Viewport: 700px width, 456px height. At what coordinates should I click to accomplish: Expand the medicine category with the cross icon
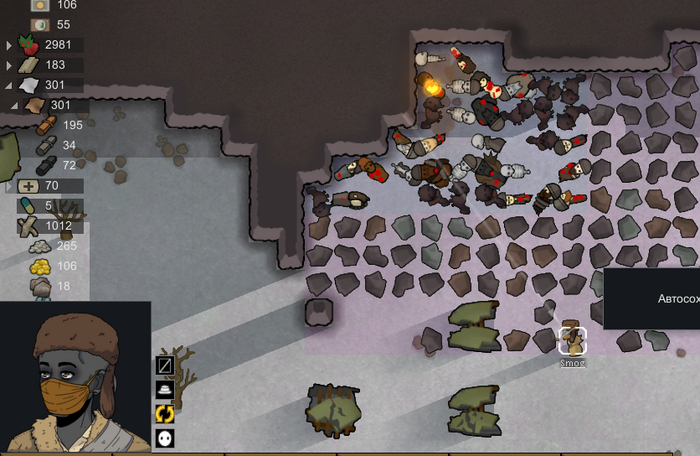pos(9,186)
